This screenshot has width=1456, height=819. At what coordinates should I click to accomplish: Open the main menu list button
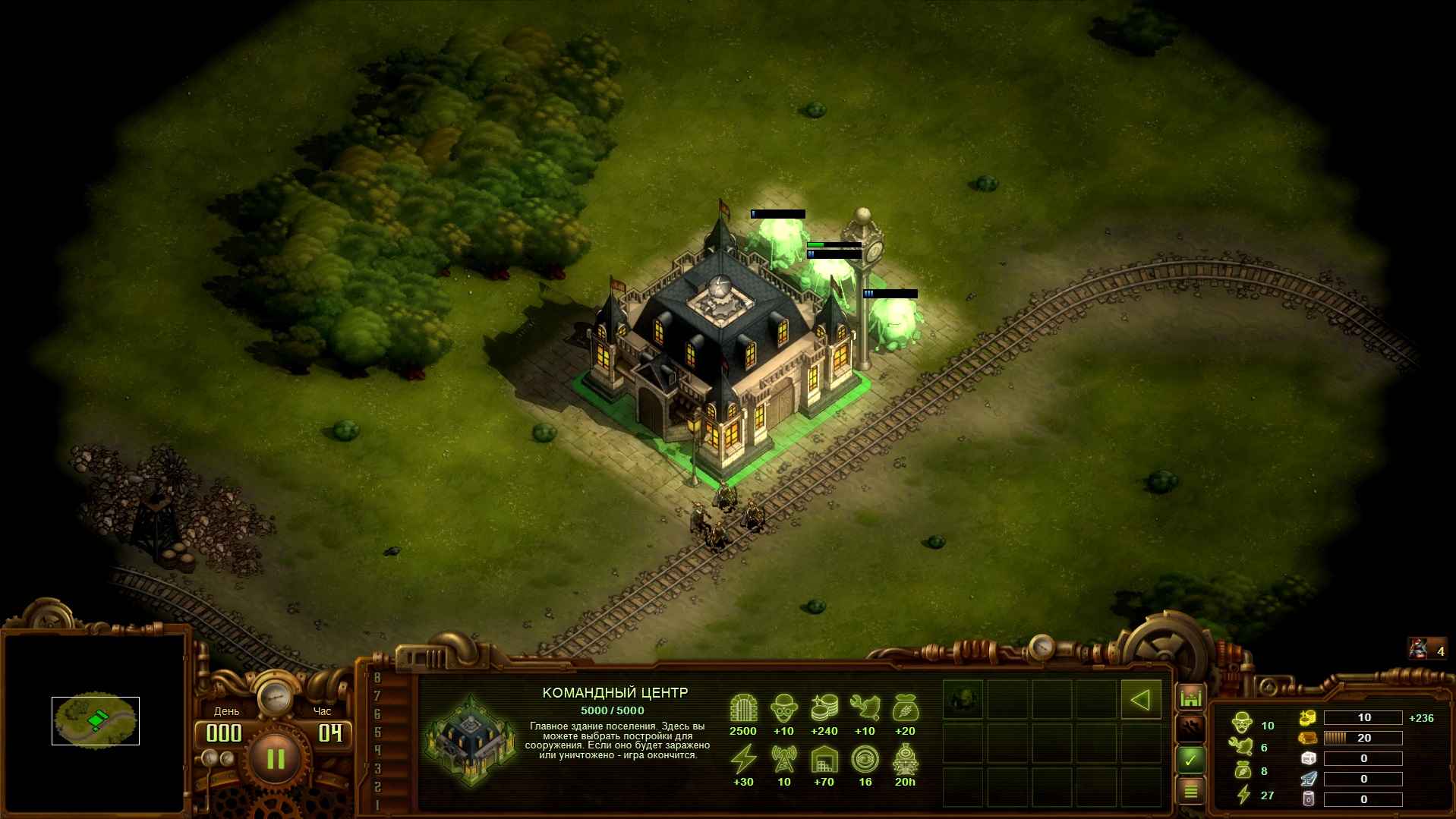point(1190,791)
